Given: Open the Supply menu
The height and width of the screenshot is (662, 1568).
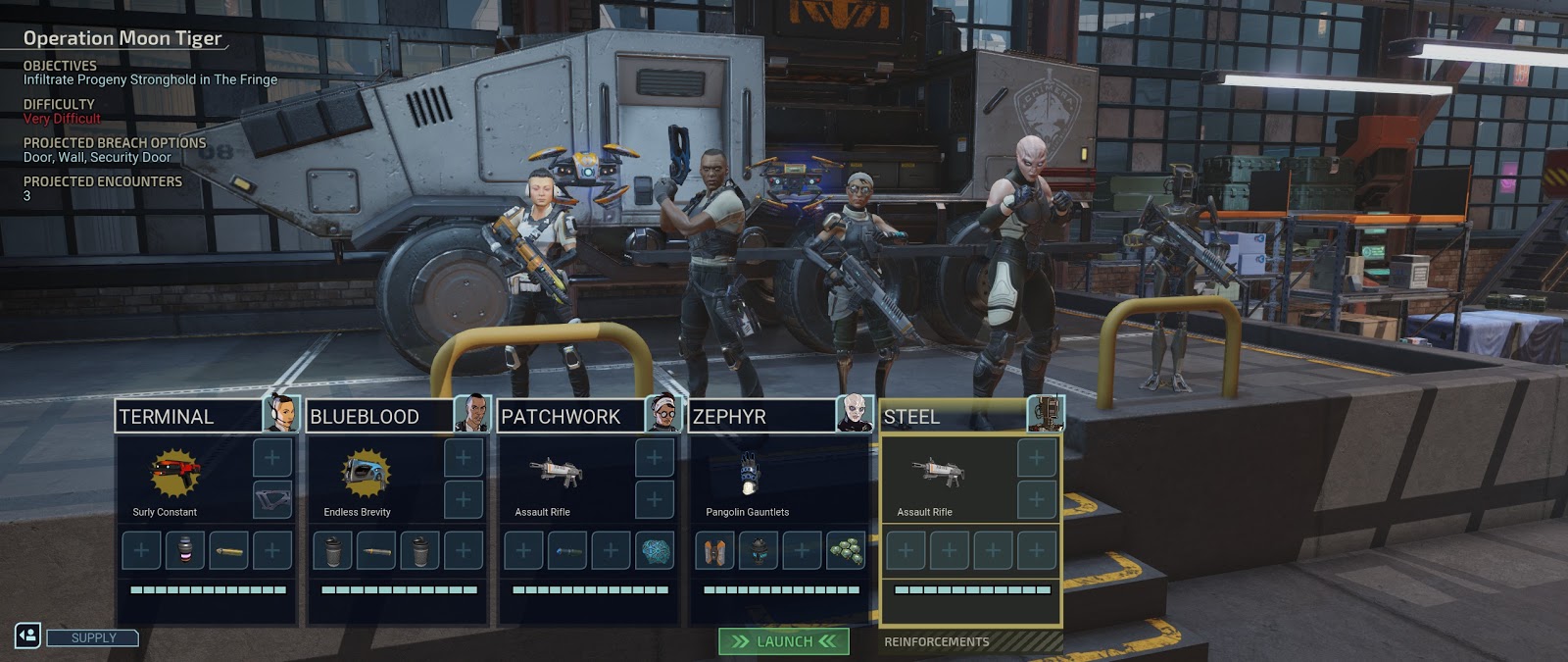Looking at the screenshot, I should point(93,637).
